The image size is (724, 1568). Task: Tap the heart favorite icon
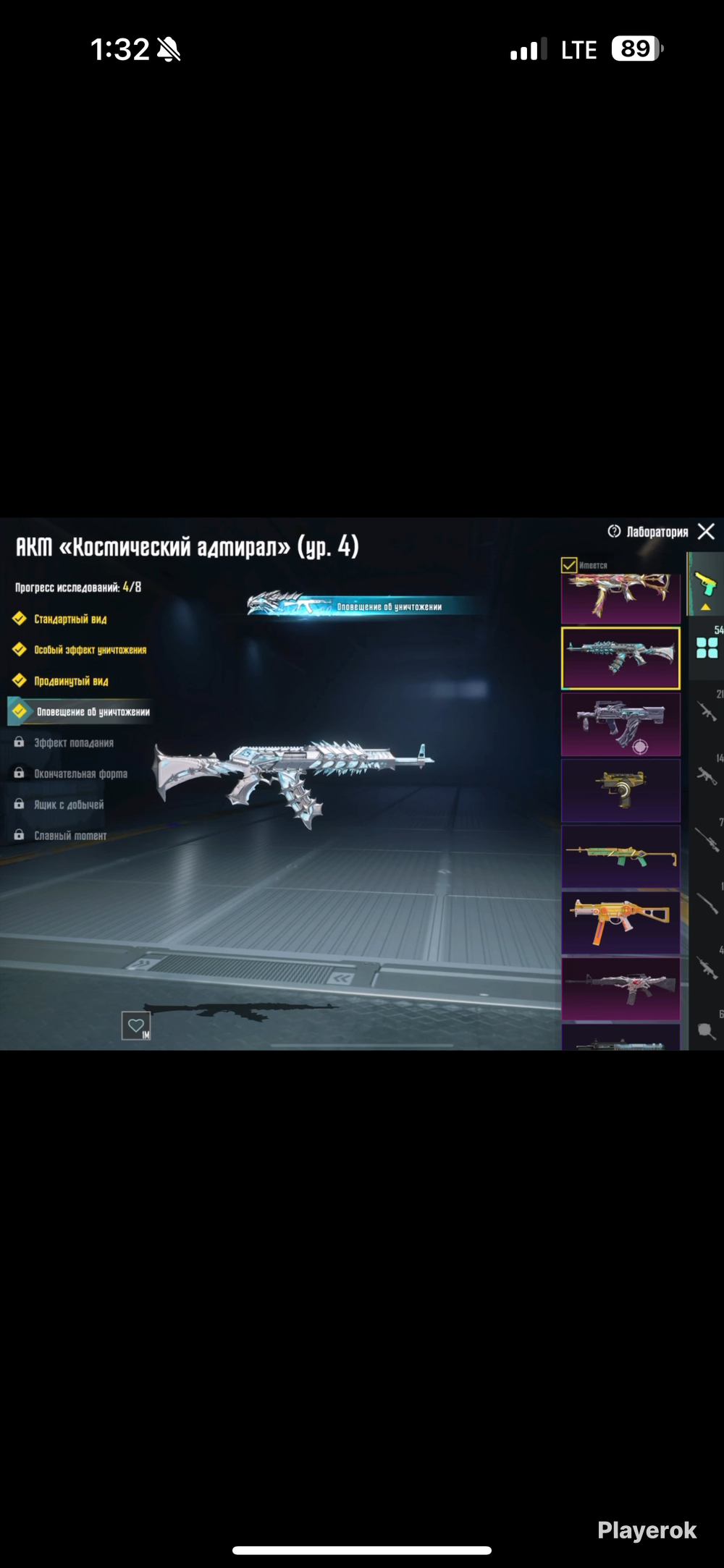tap(135, 1025)
